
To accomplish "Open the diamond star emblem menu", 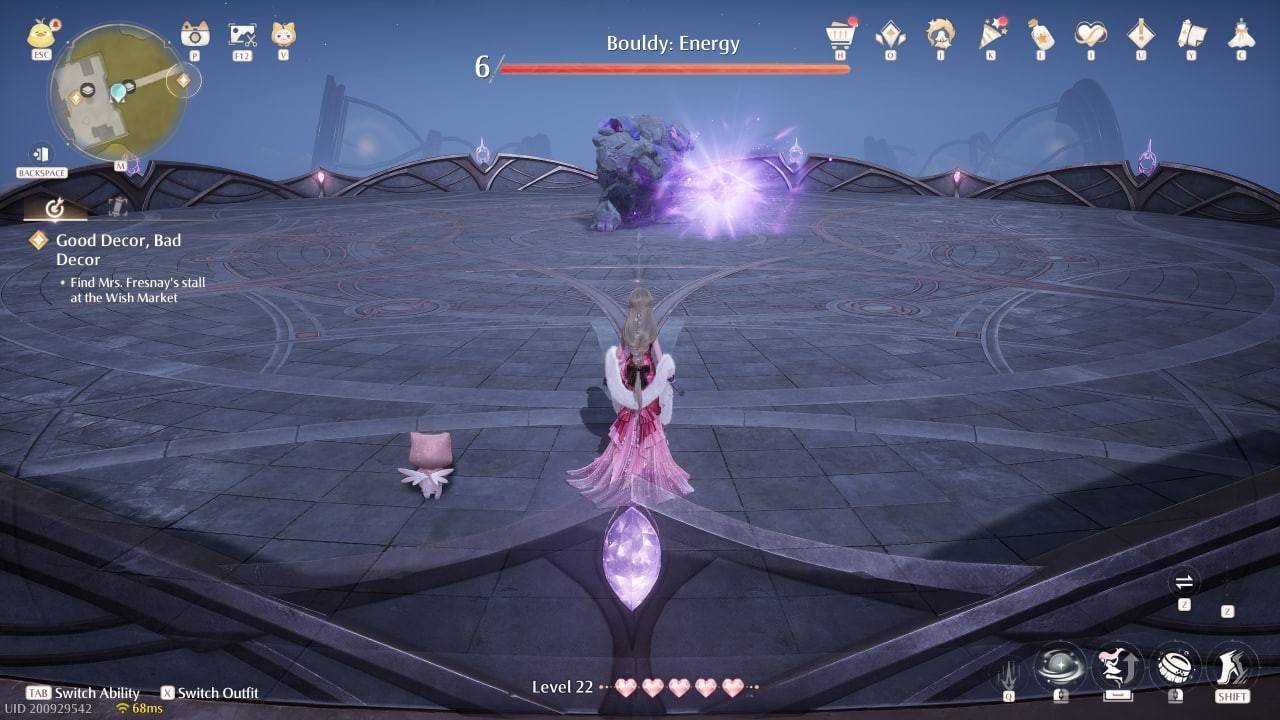I will tap(890, 35).
